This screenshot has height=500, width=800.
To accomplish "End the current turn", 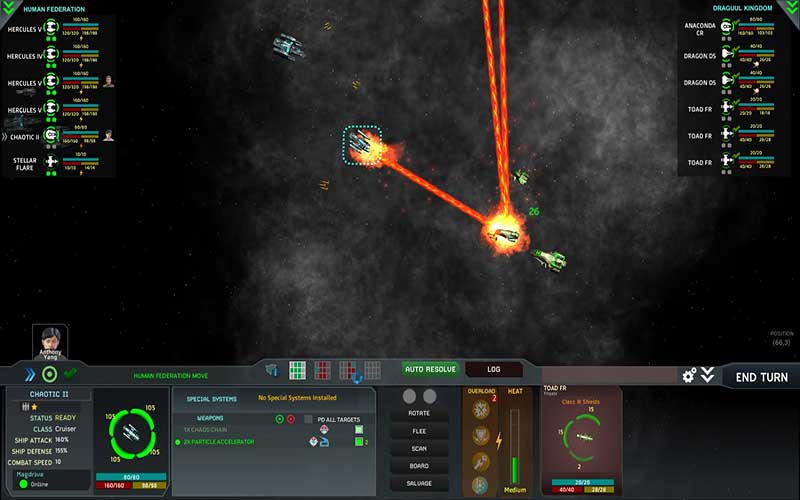I will click(x=760, y=377).
